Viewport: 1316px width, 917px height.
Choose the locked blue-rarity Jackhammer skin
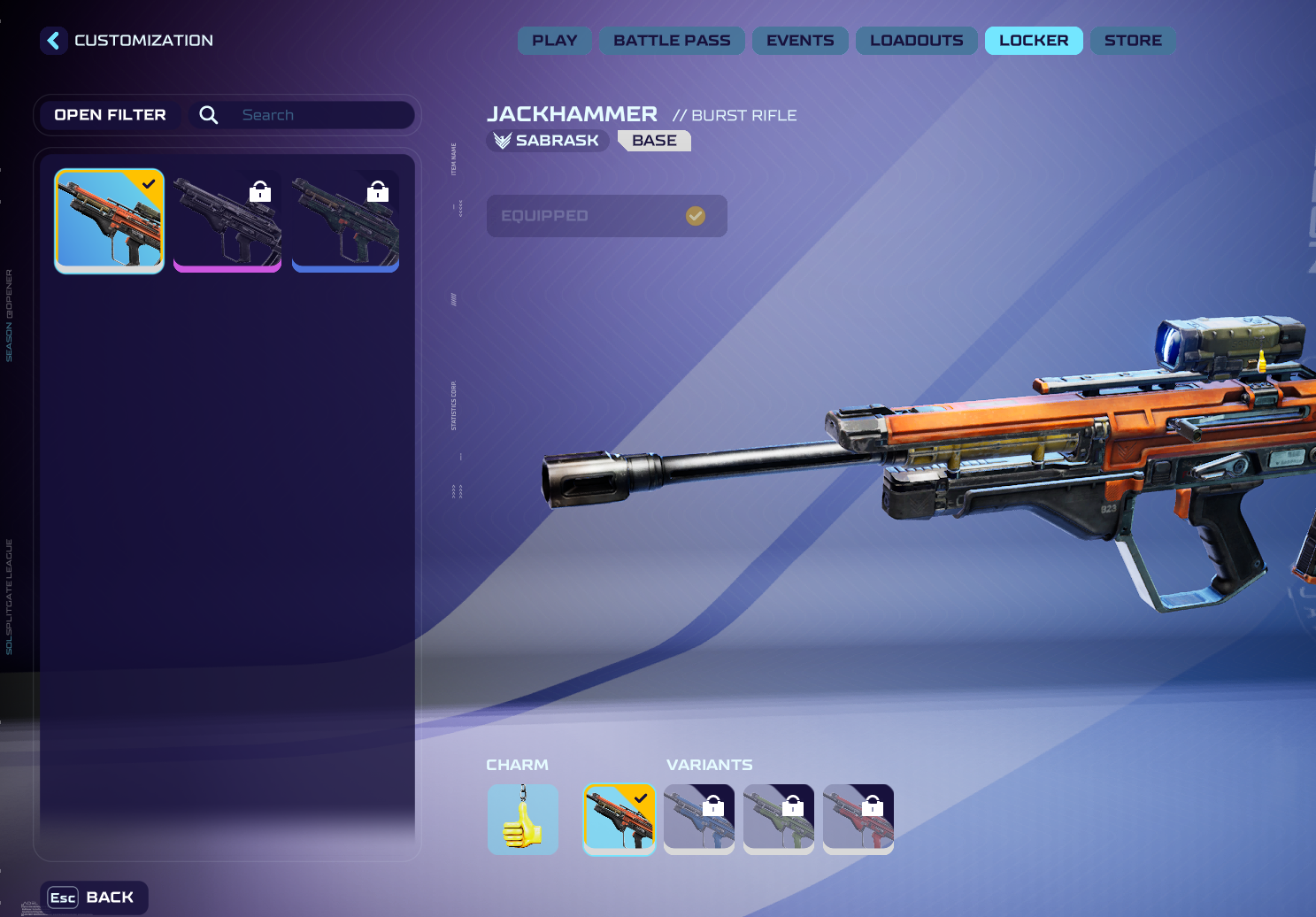tap(345, 221)
